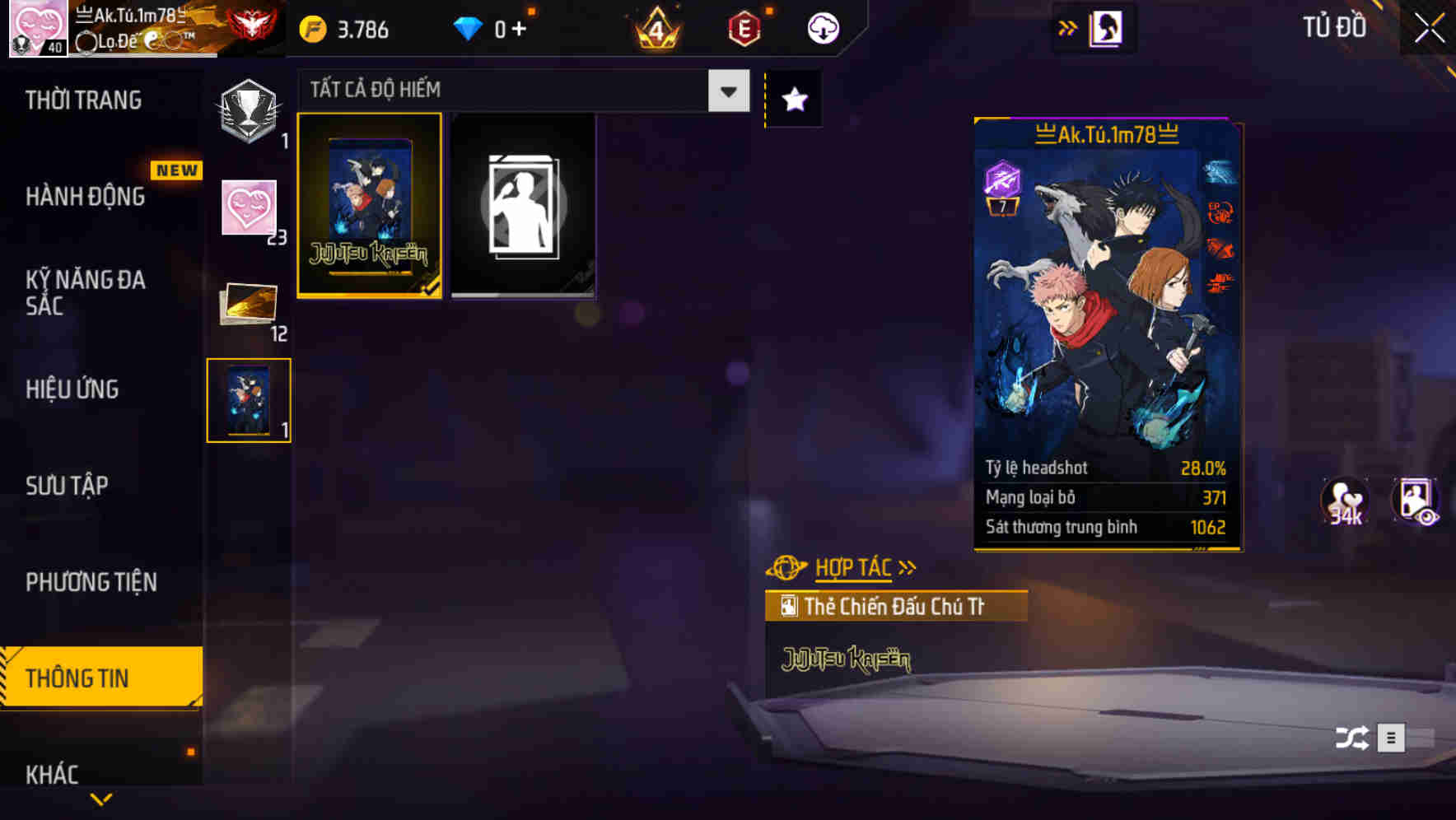Click the diamond top-up icon
This screenshot has width=1456, height=820.
point(469,27)
